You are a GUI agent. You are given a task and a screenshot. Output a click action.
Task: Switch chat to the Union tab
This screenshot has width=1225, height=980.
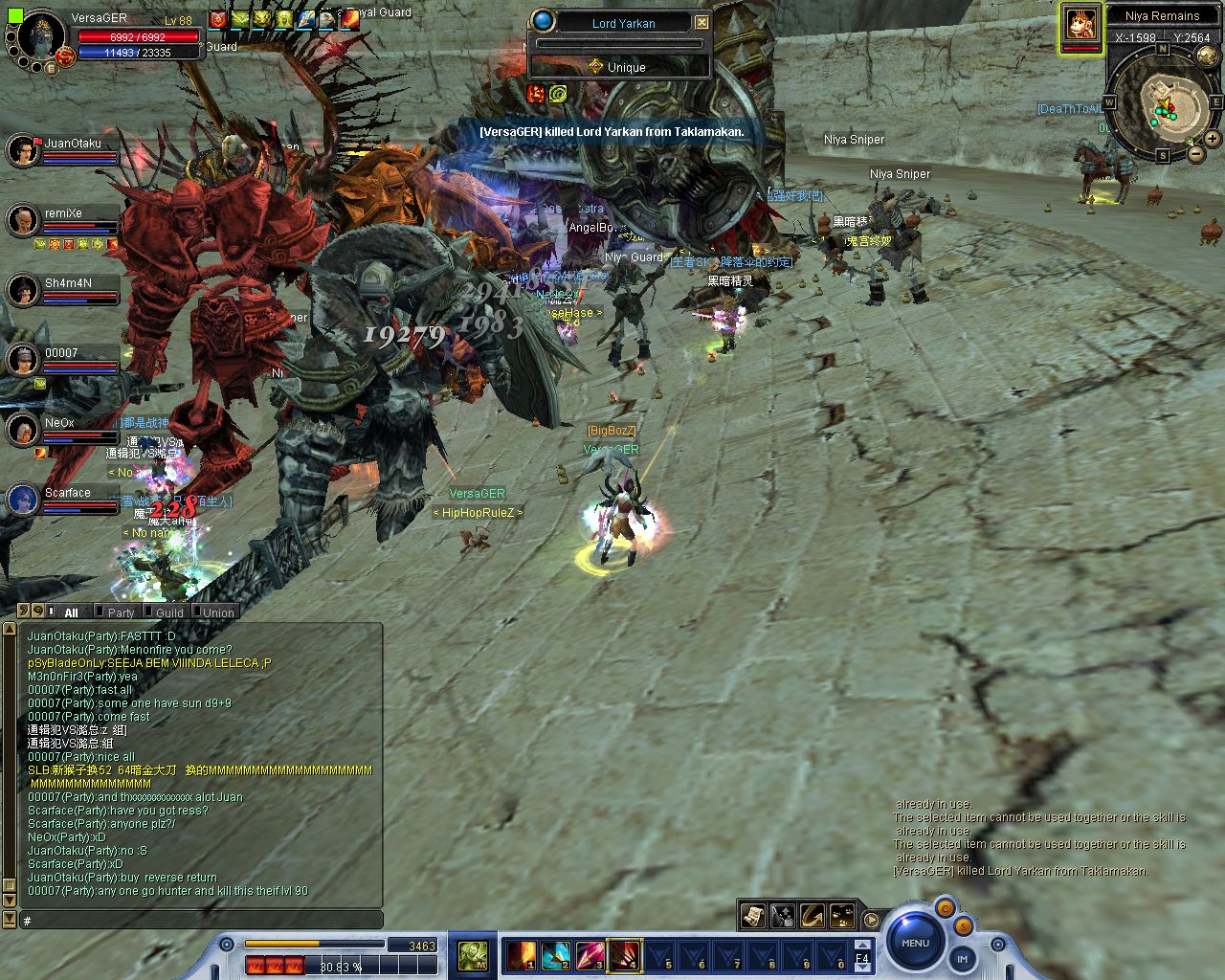point(218,612)
